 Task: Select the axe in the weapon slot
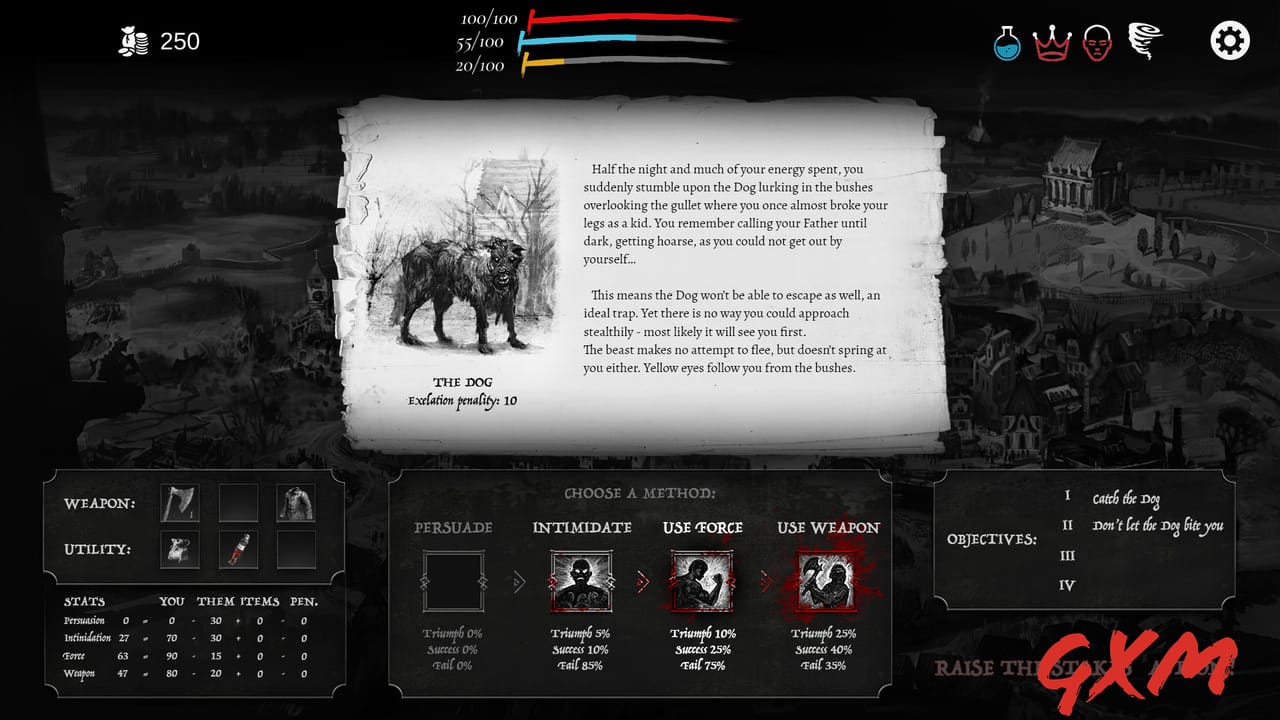[x=179, y=501]
